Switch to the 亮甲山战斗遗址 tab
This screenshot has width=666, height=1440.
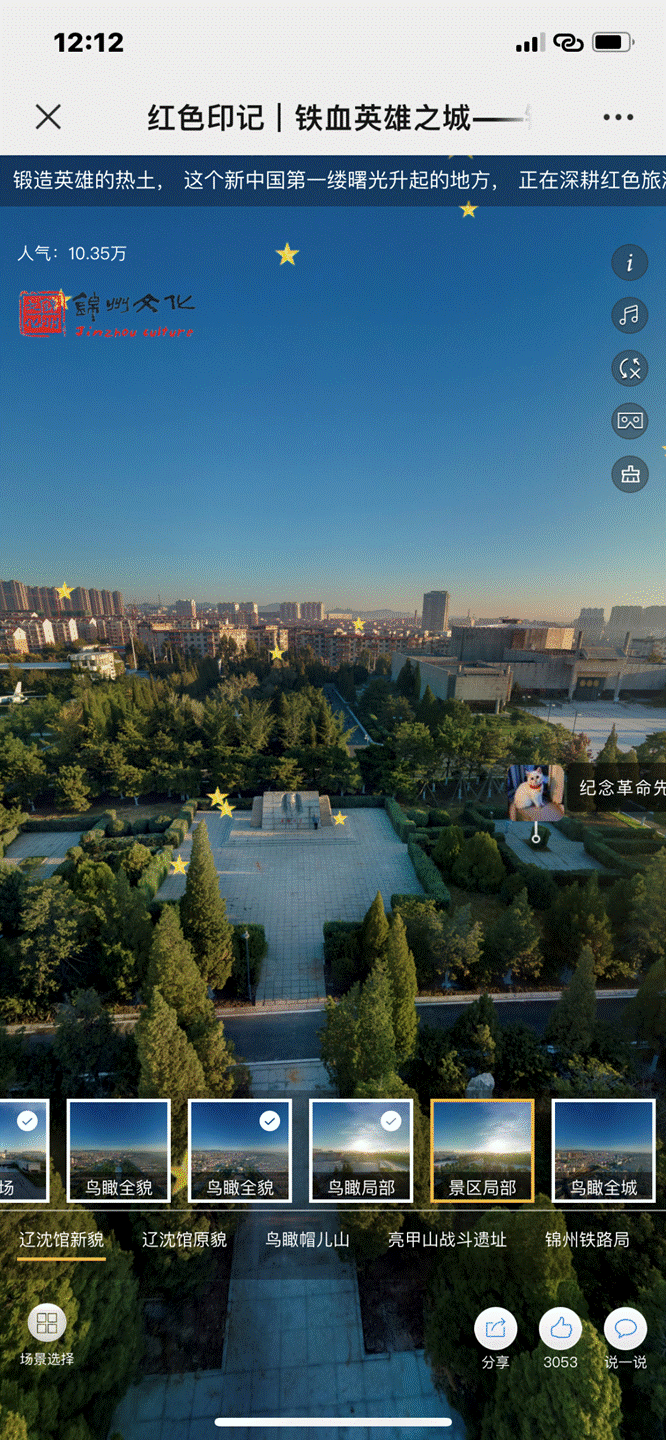447,1240
